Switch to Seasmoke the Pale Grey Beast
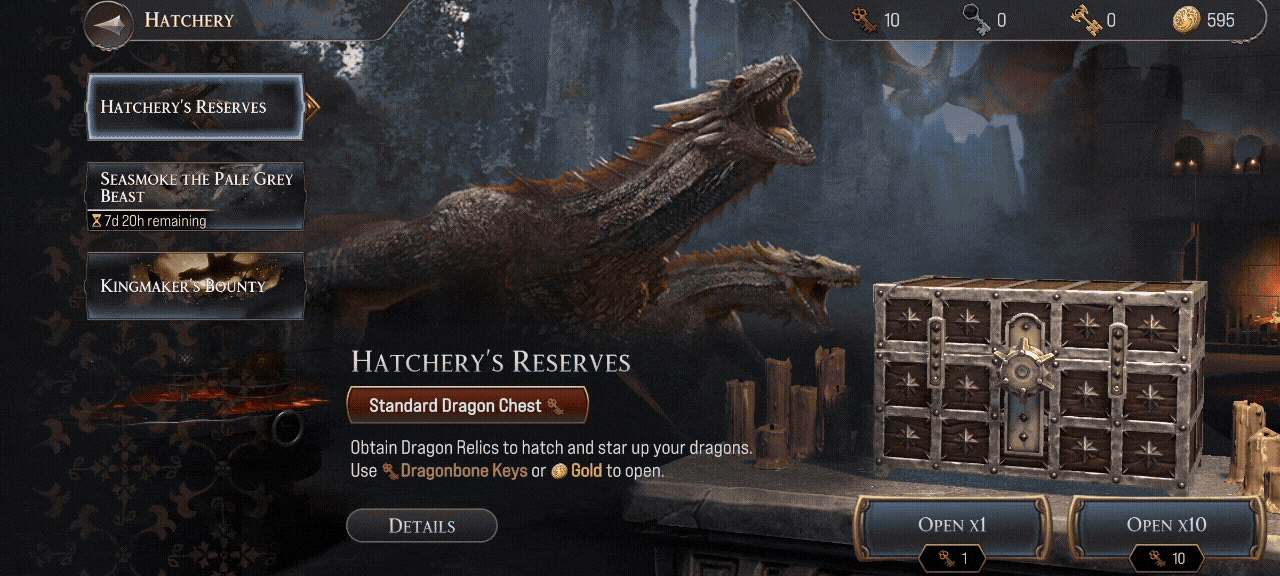The width and height of the screenshot is (1280, 576). coord(195,196)
